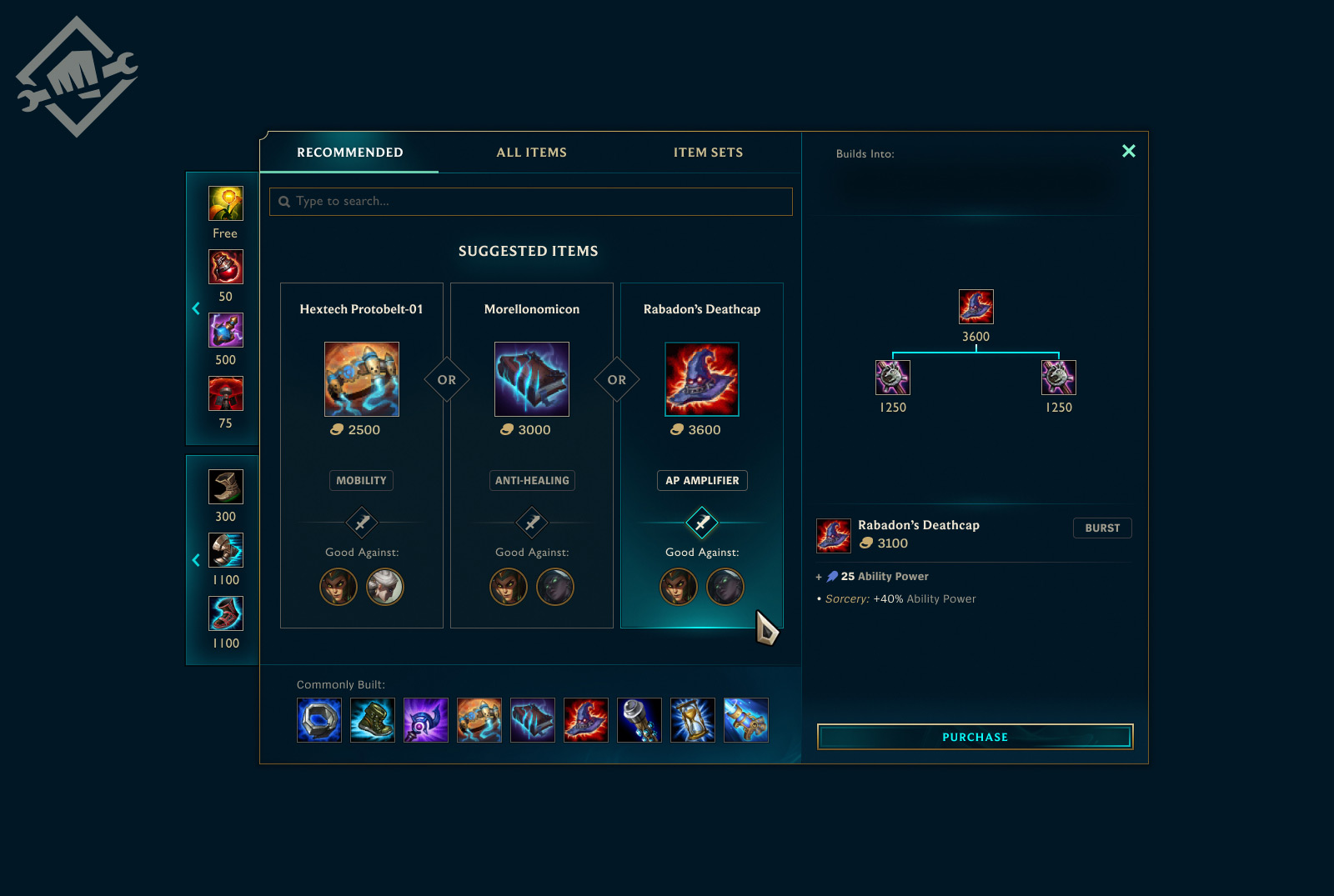Open the Hextech Protobelt-01 item icon
This screenshot has width=1334, height=896.
[x=361, y=378]
